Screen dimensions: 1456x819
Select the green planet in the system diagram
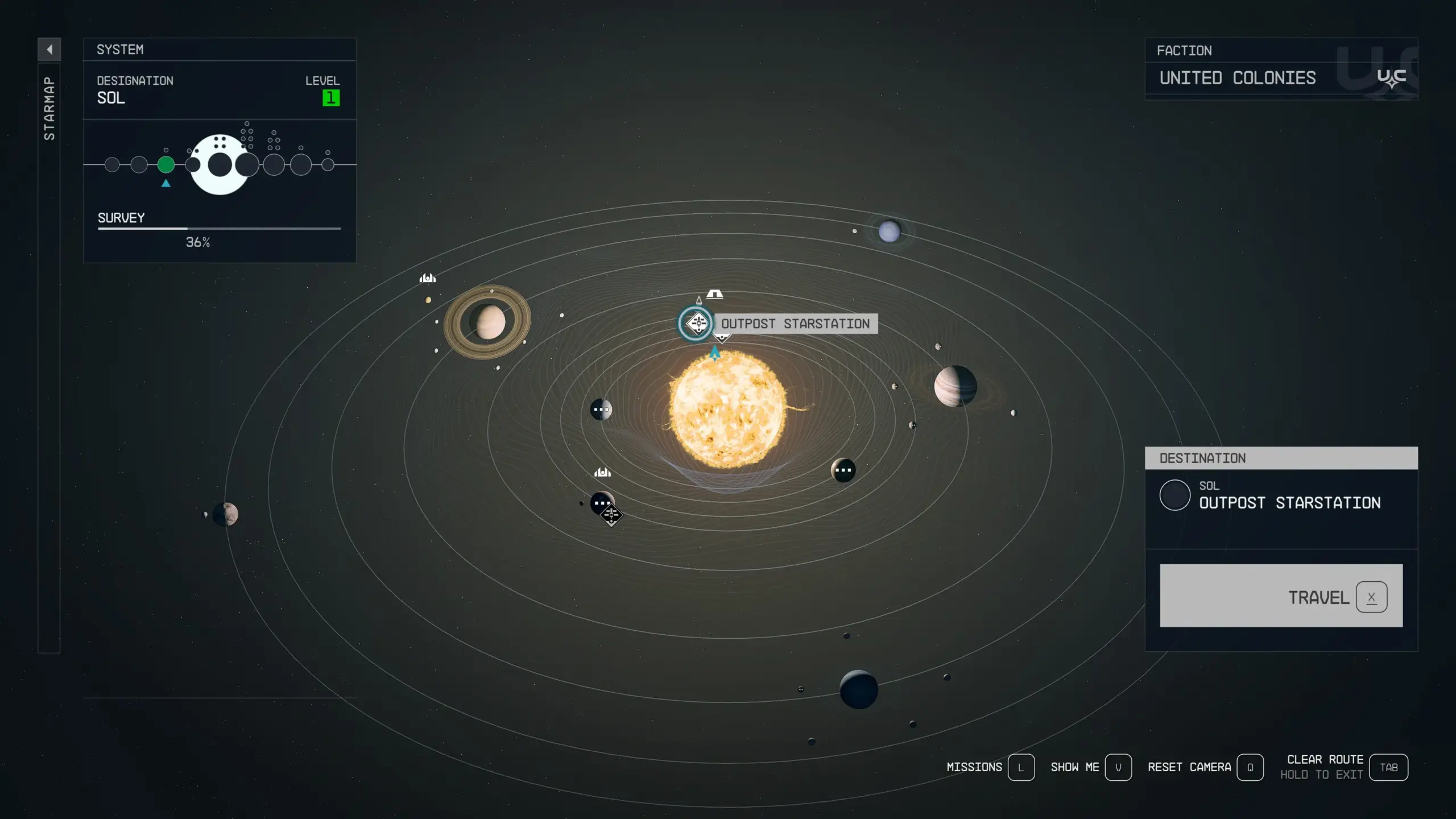pyautogui.click(x=166, y=165)
